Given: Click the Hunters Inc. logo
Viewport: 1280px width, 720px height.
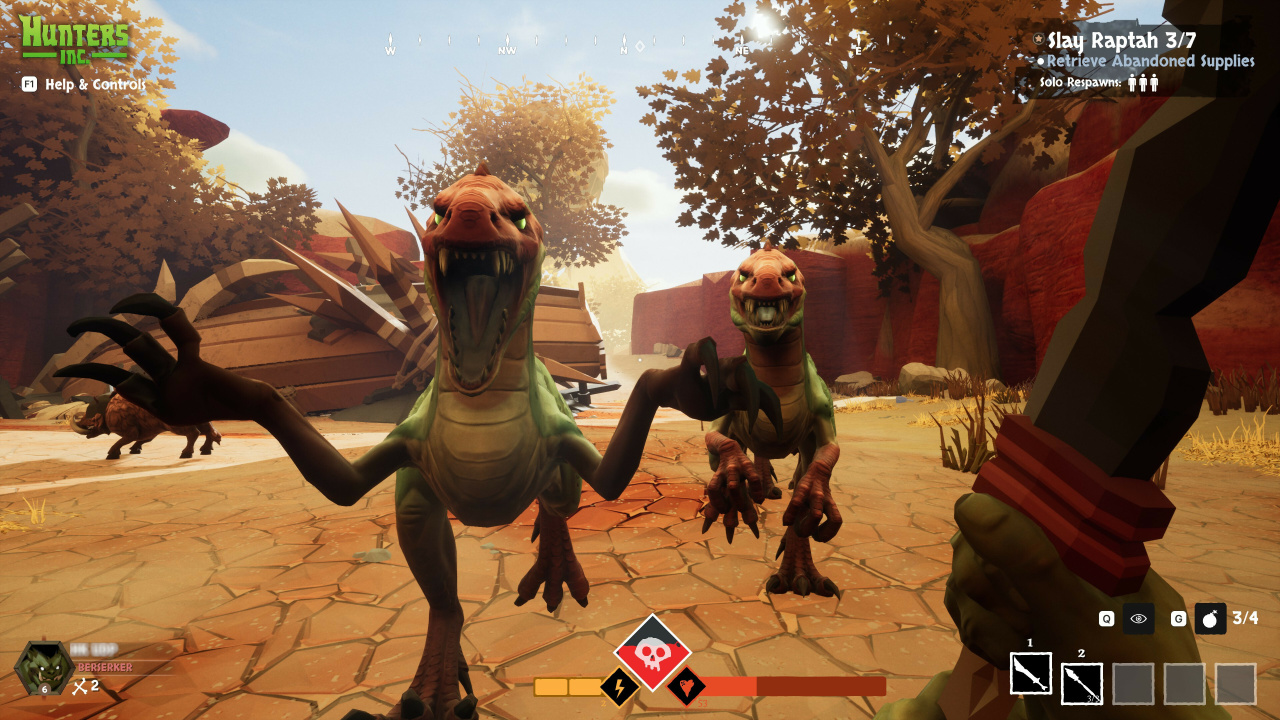Looking at the screenshot, I should point(75,37).
